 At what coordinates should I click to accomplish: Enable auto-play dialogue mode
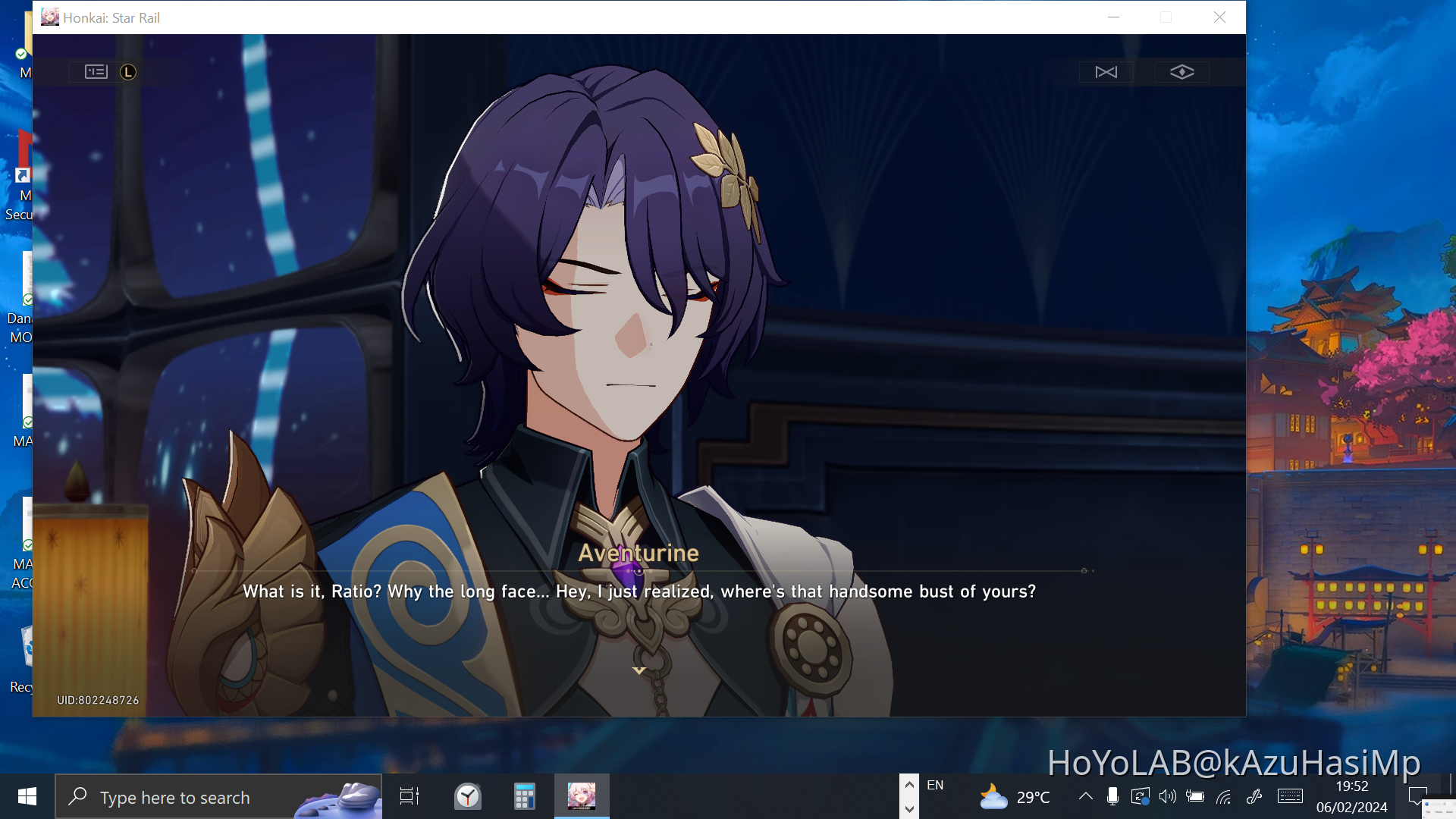point(1106,71)
